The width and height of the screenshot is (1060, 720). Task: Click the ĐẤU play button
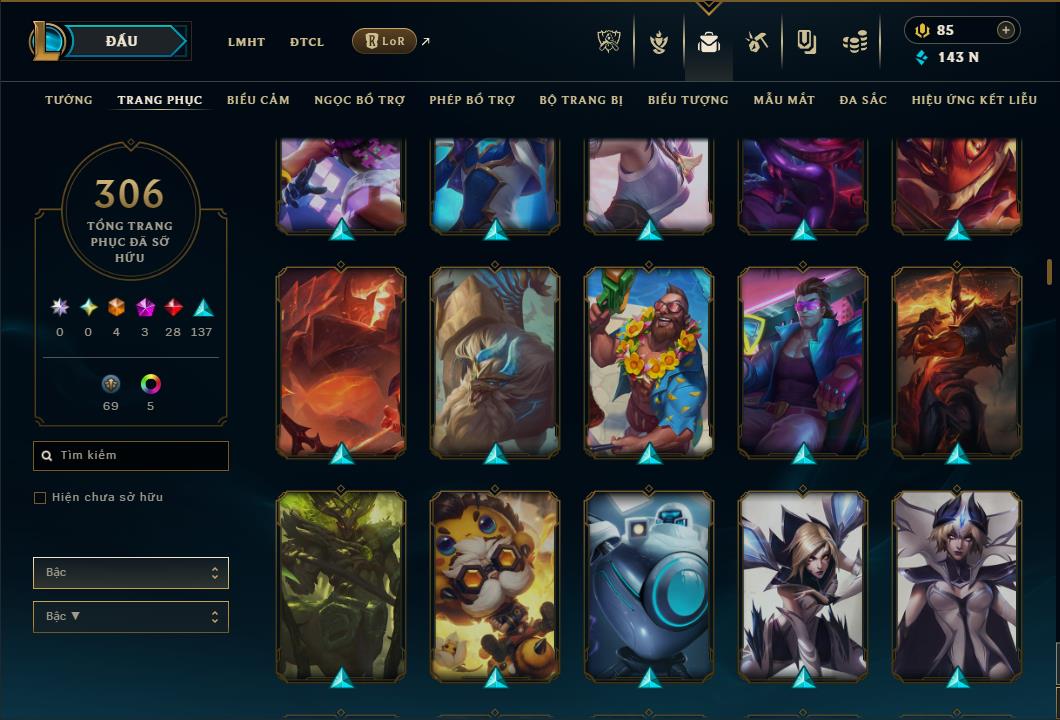point(122,41)
